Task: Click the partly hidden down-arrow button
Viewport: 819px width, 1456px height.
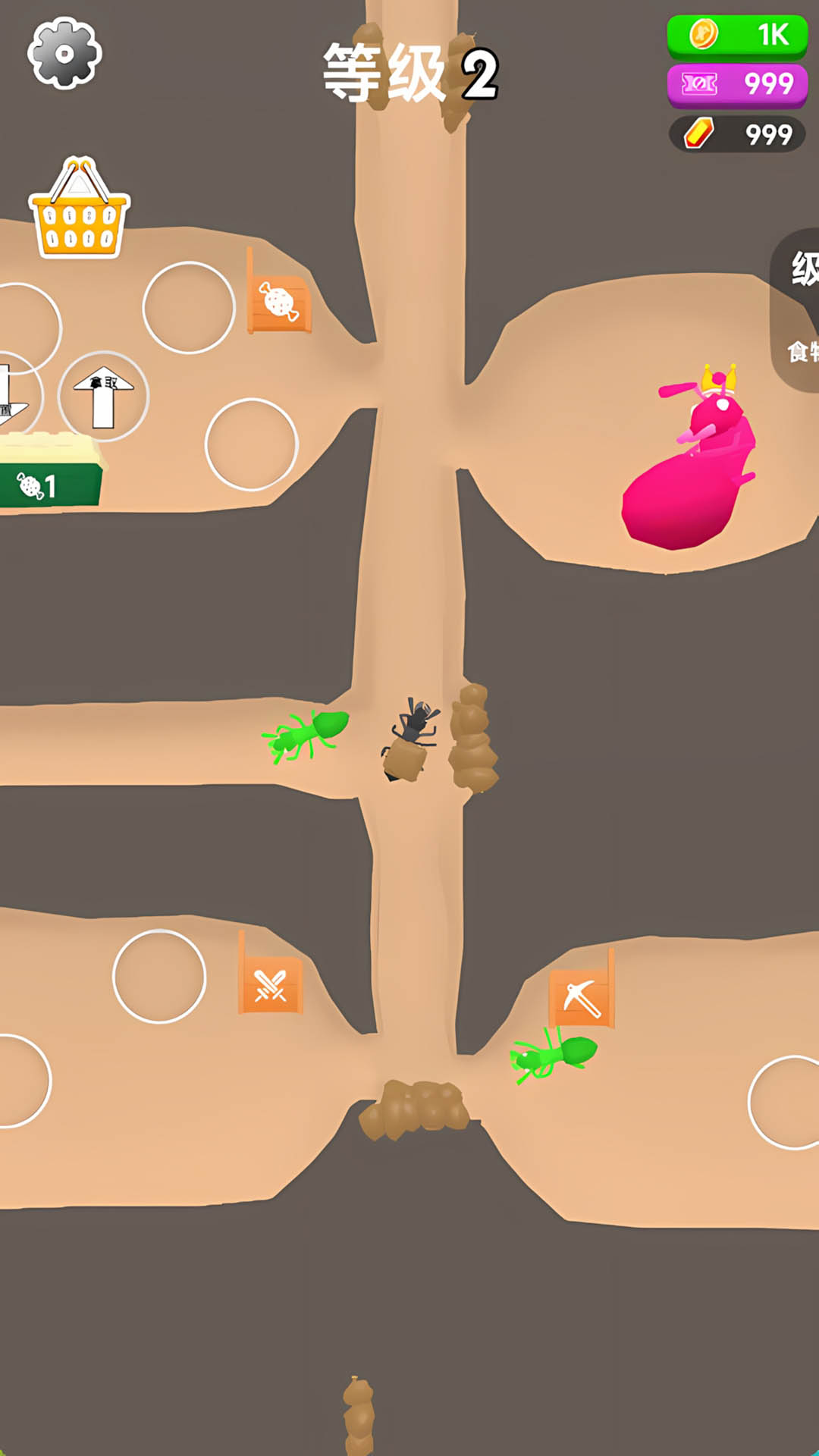Action: coord(14,396)
